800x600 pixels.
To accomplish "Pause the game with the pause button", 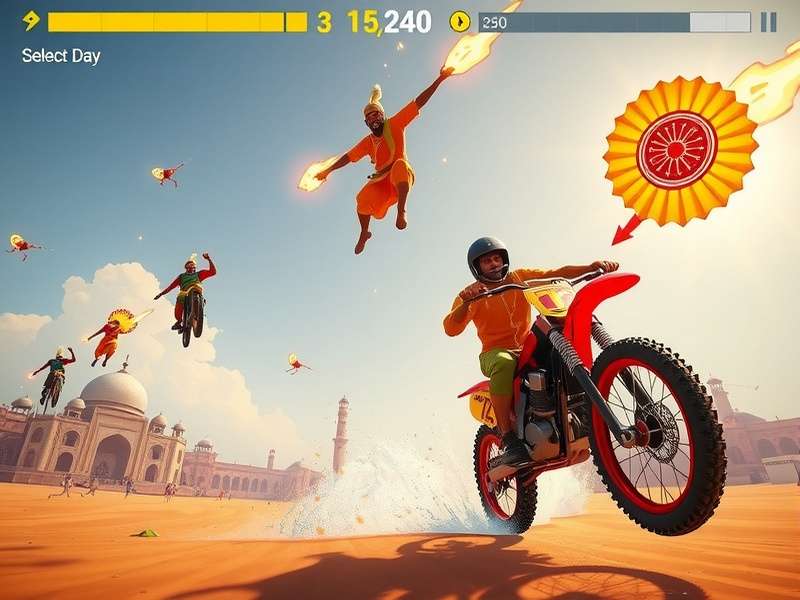I will point(768,22).
